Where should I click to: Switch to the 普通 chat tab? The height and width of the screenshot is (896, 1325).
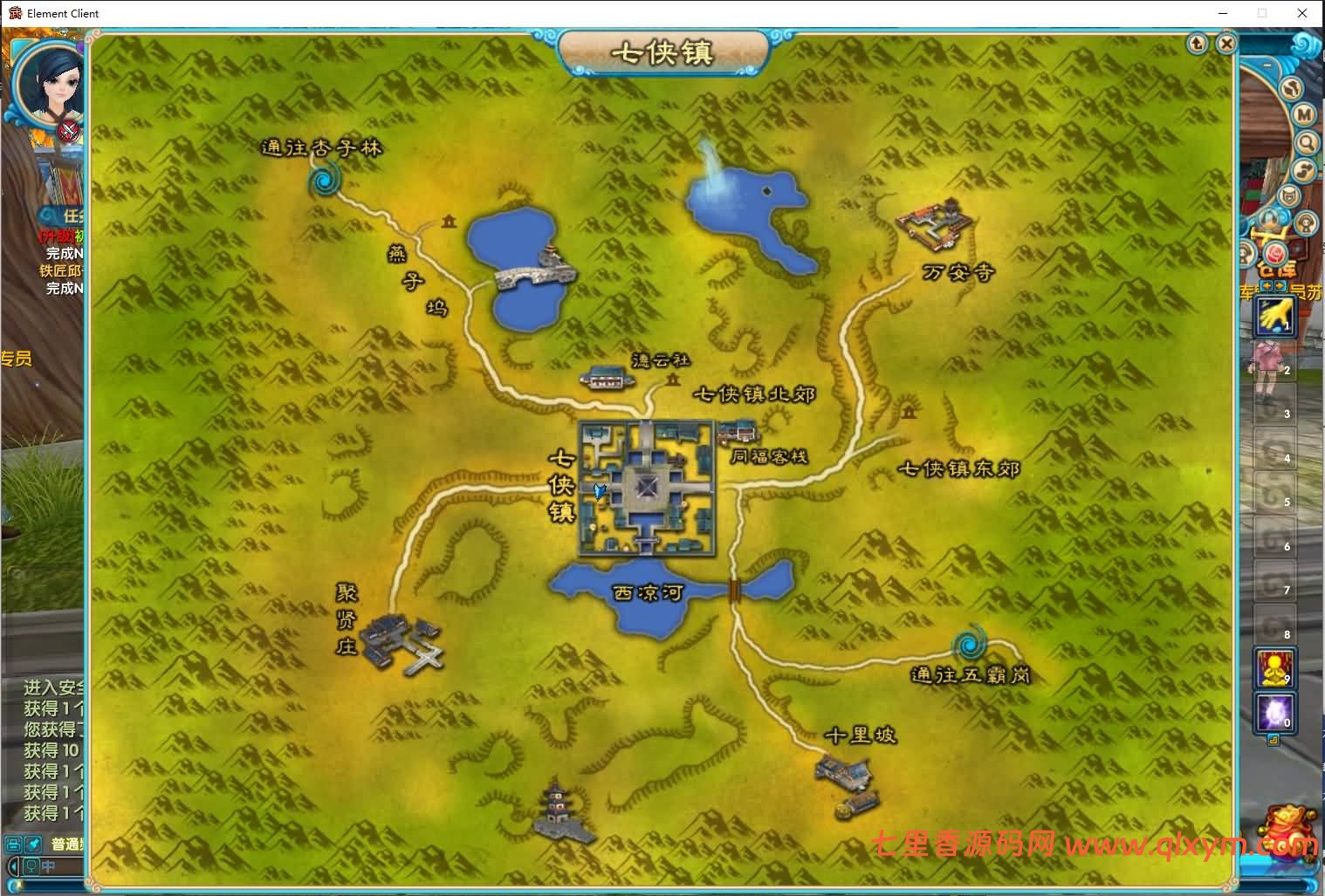point(65,844)
